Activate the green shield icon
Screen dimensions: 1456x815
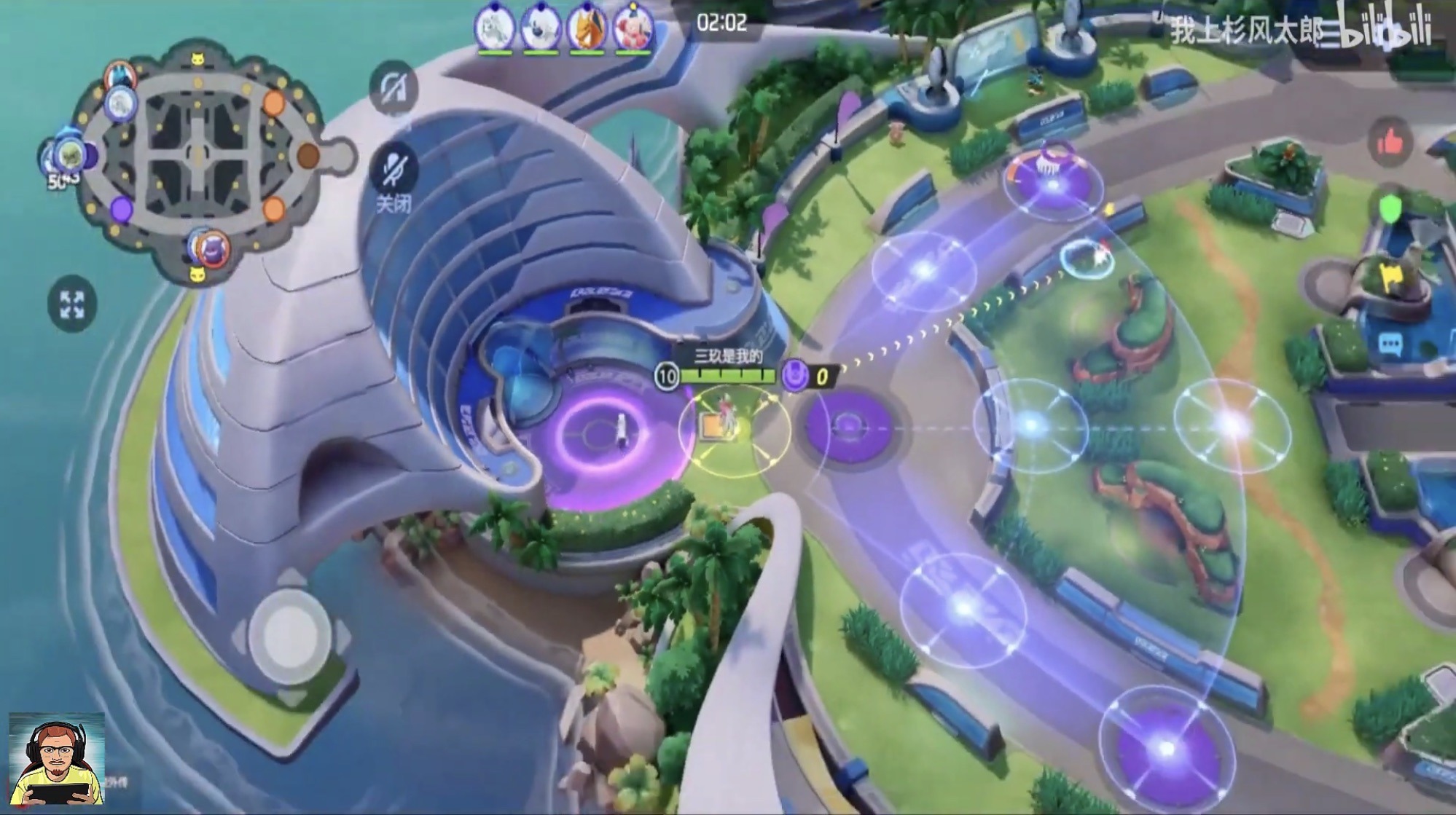click(1391, 209)
